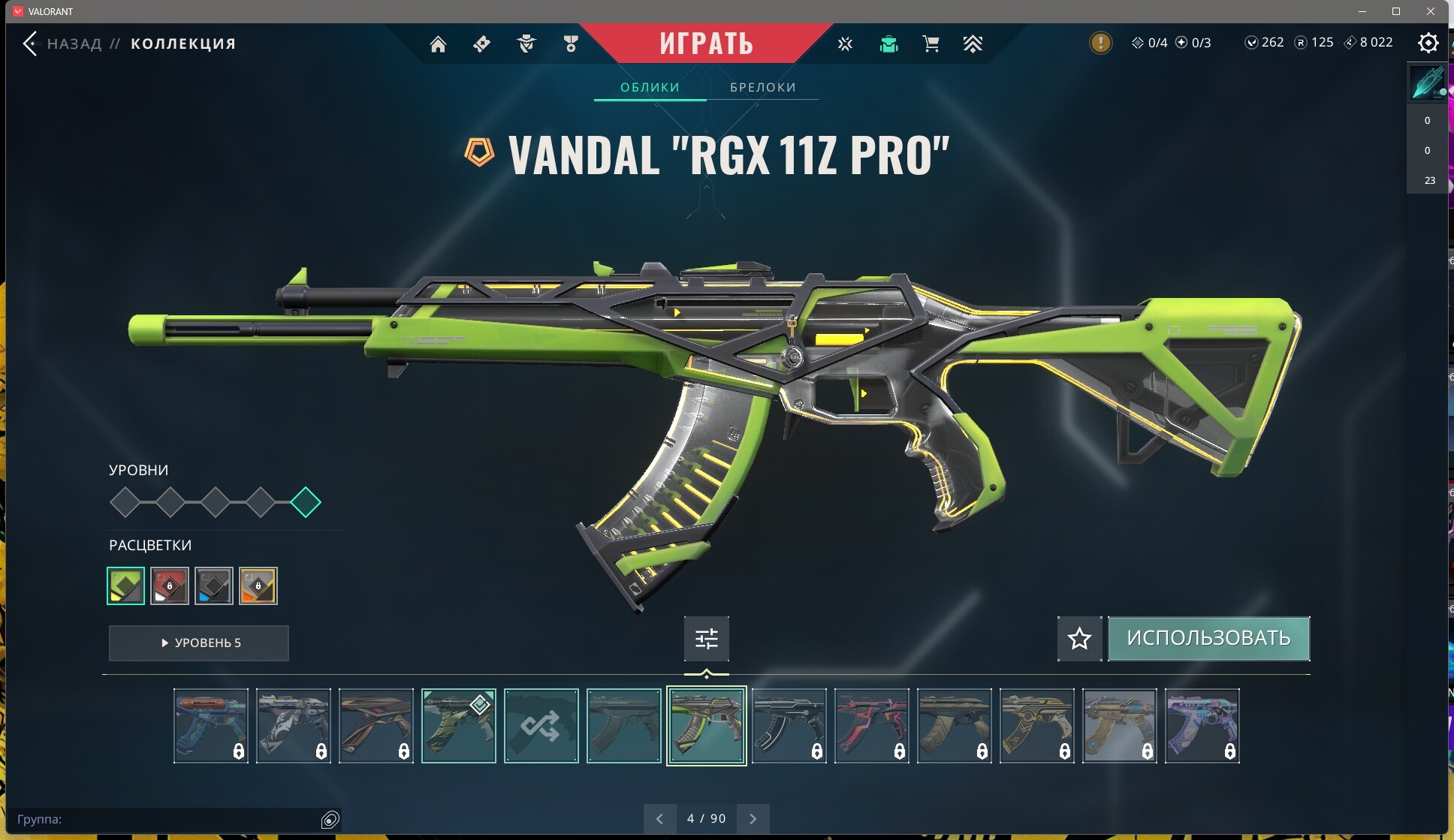Select the ОБЛИКИ tab

[x=650, y=87]
